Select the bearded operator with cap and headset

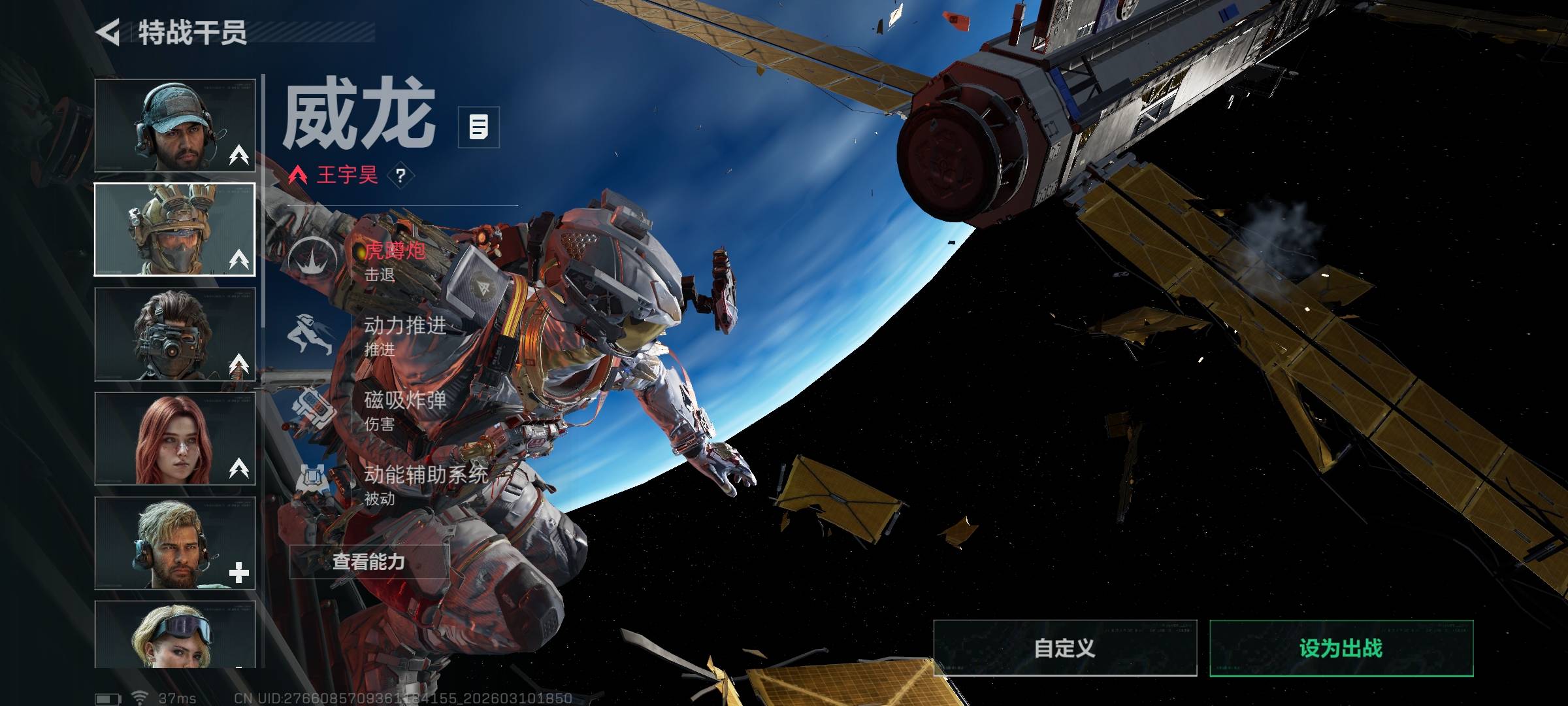tap(174, 126)
